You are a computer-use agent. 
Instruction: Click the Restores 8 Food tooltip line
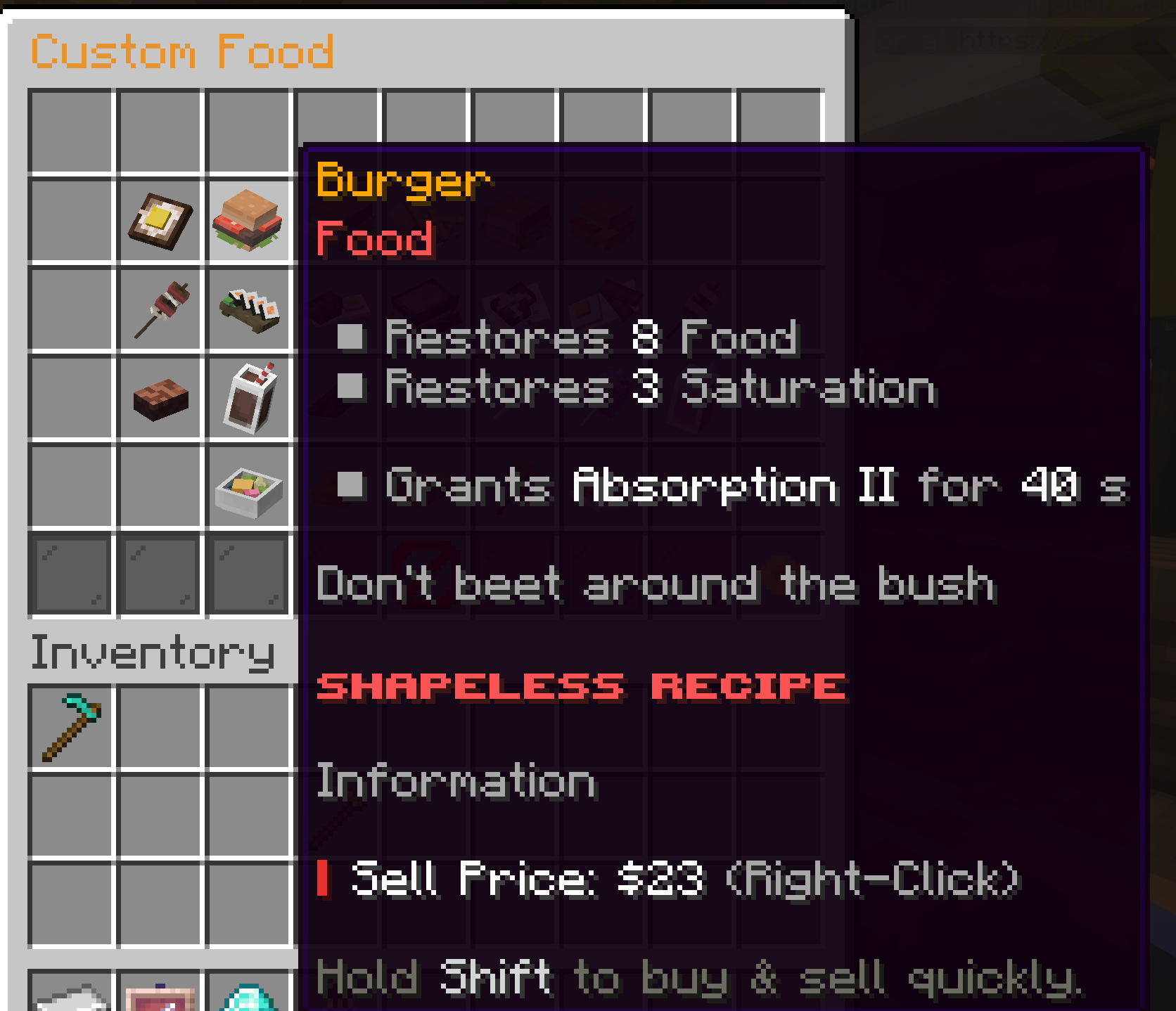(591, 340)
